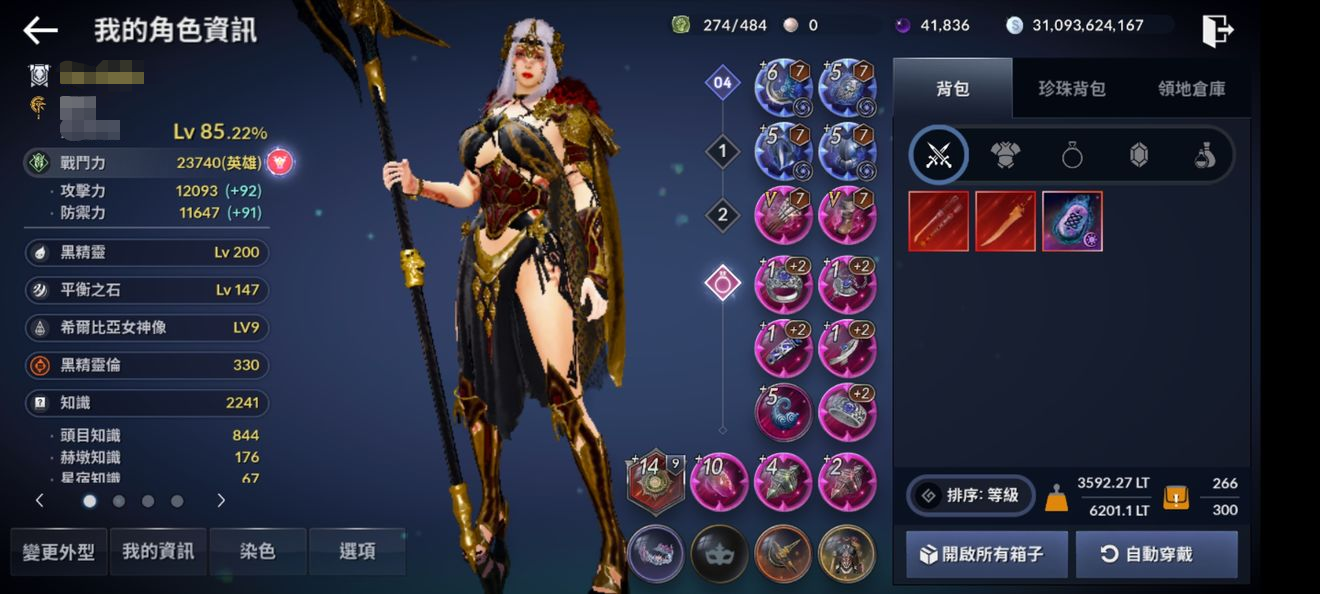1320x594 pixels.
Task: Show the ring accessory filter
Action: [x=1072, y=155]
